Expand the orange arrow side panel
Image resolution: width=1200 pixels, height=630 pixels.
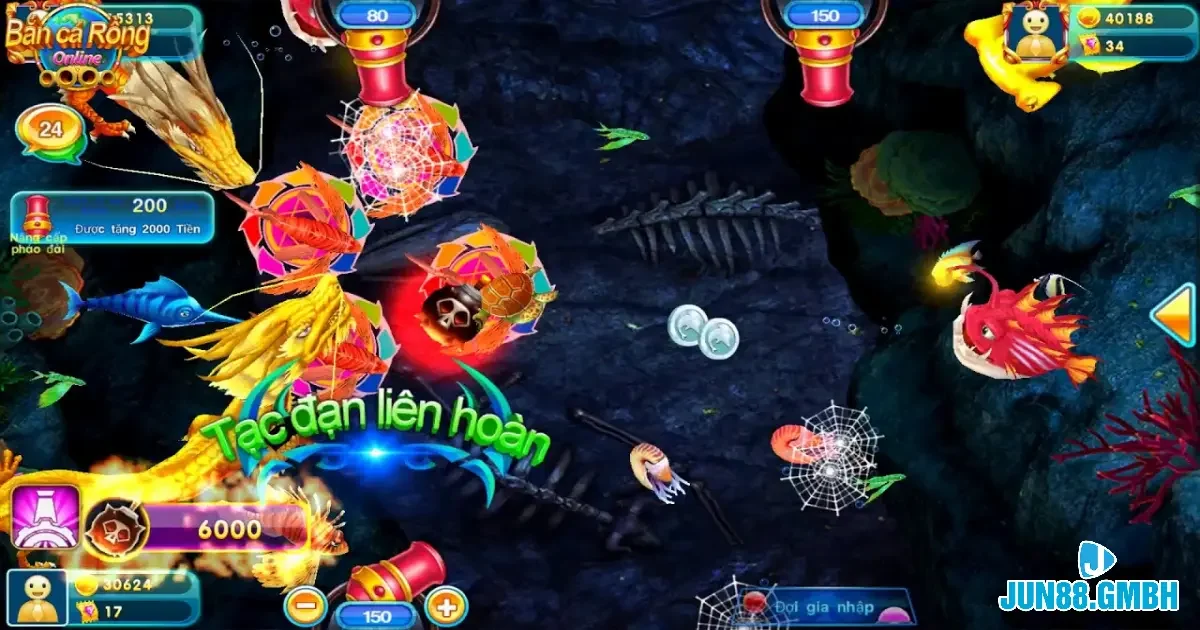tap(1174, 315)
